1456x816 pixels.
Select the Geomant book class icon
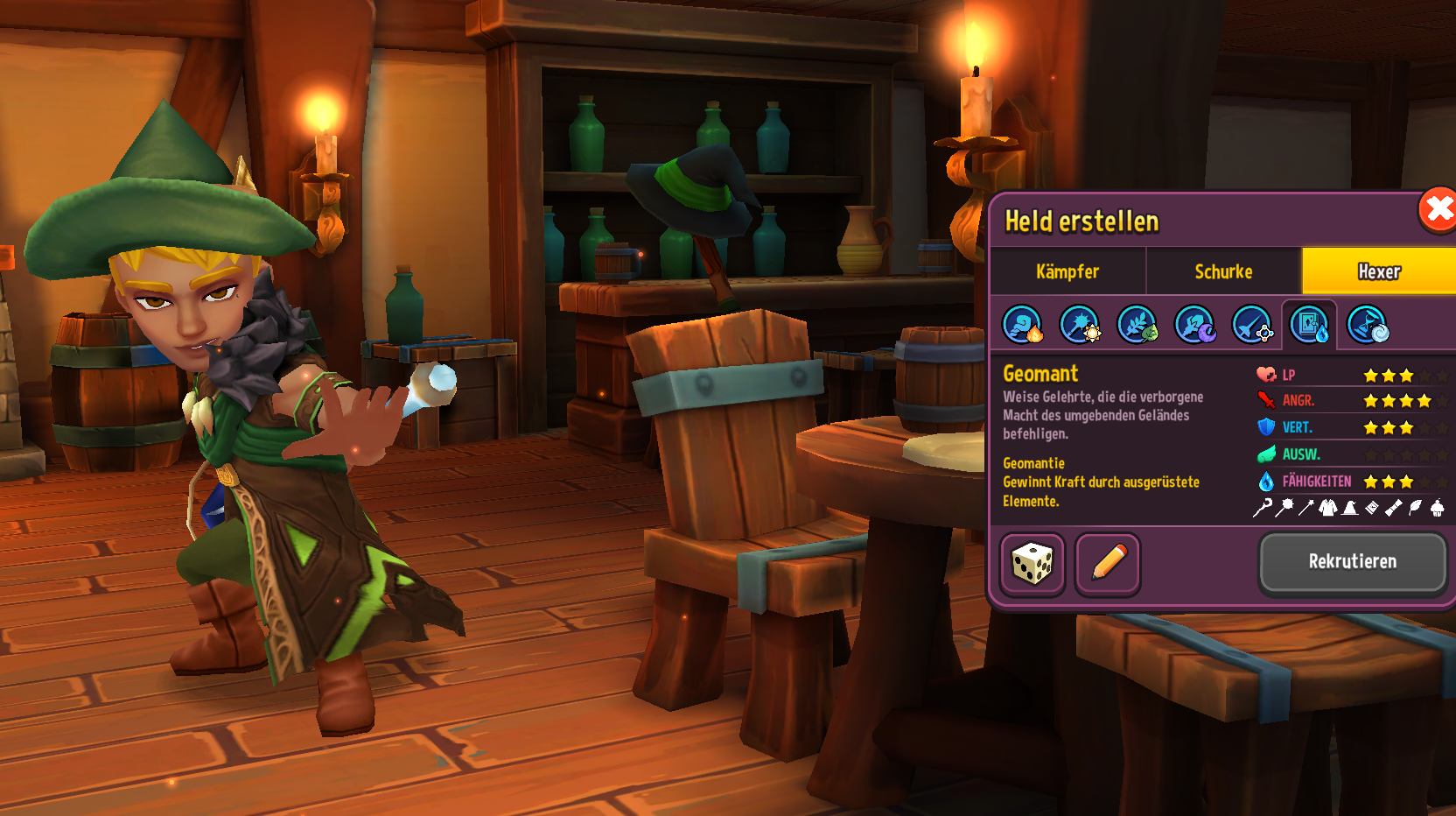tap(1310, 325)
